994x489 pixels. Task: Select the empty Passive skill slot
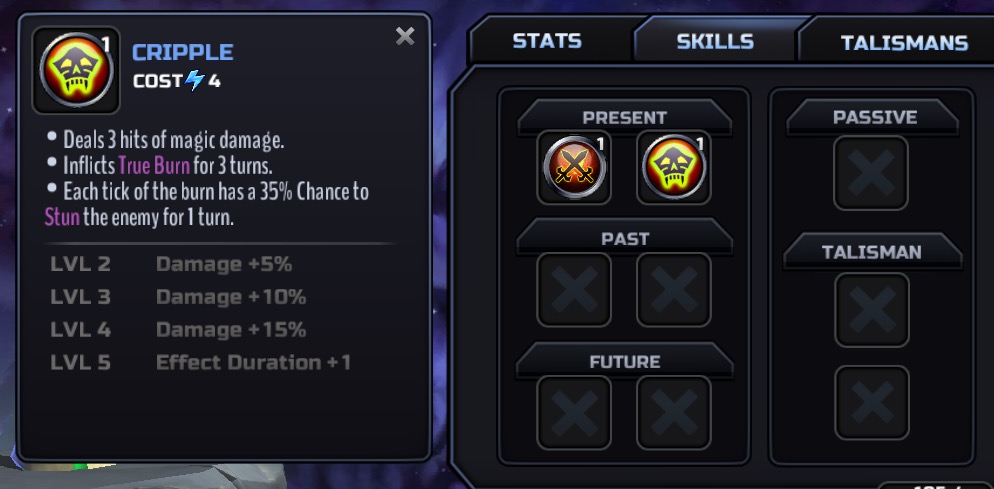871,174
